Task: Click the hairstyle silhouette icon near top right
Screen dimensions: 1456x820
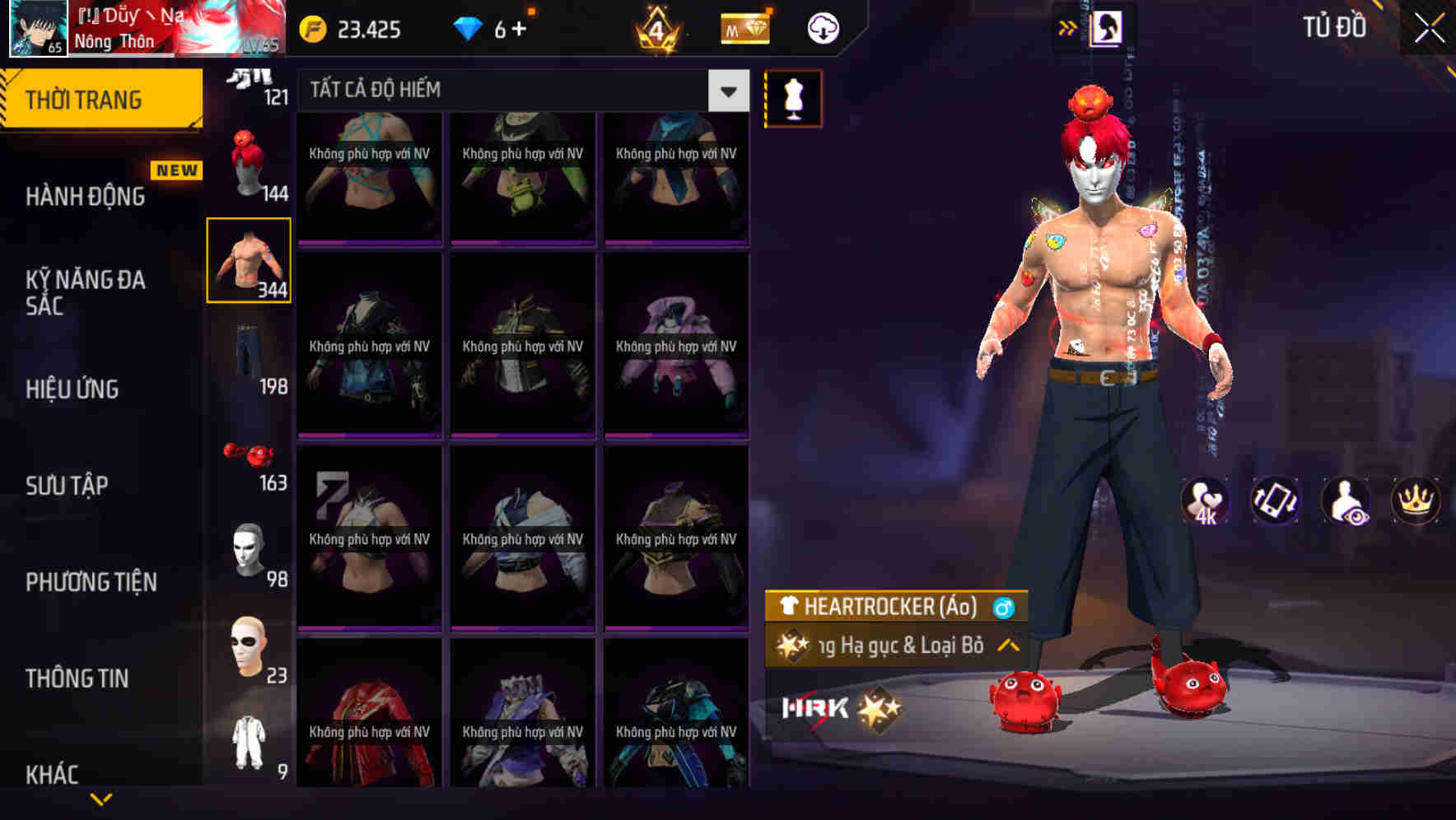Action: [x=1107, y=27]
